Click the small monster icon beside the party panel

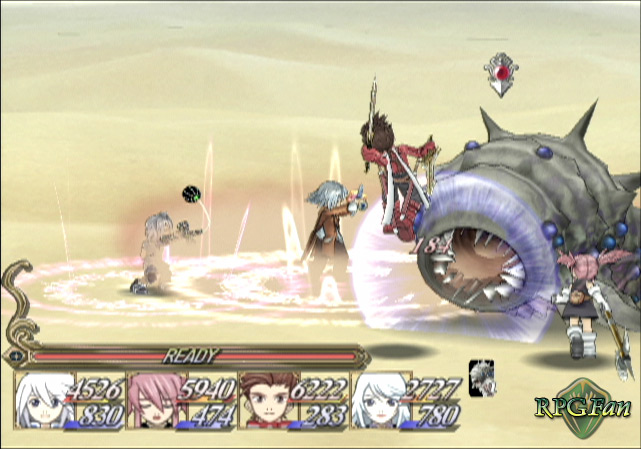[x=480, y=376]
